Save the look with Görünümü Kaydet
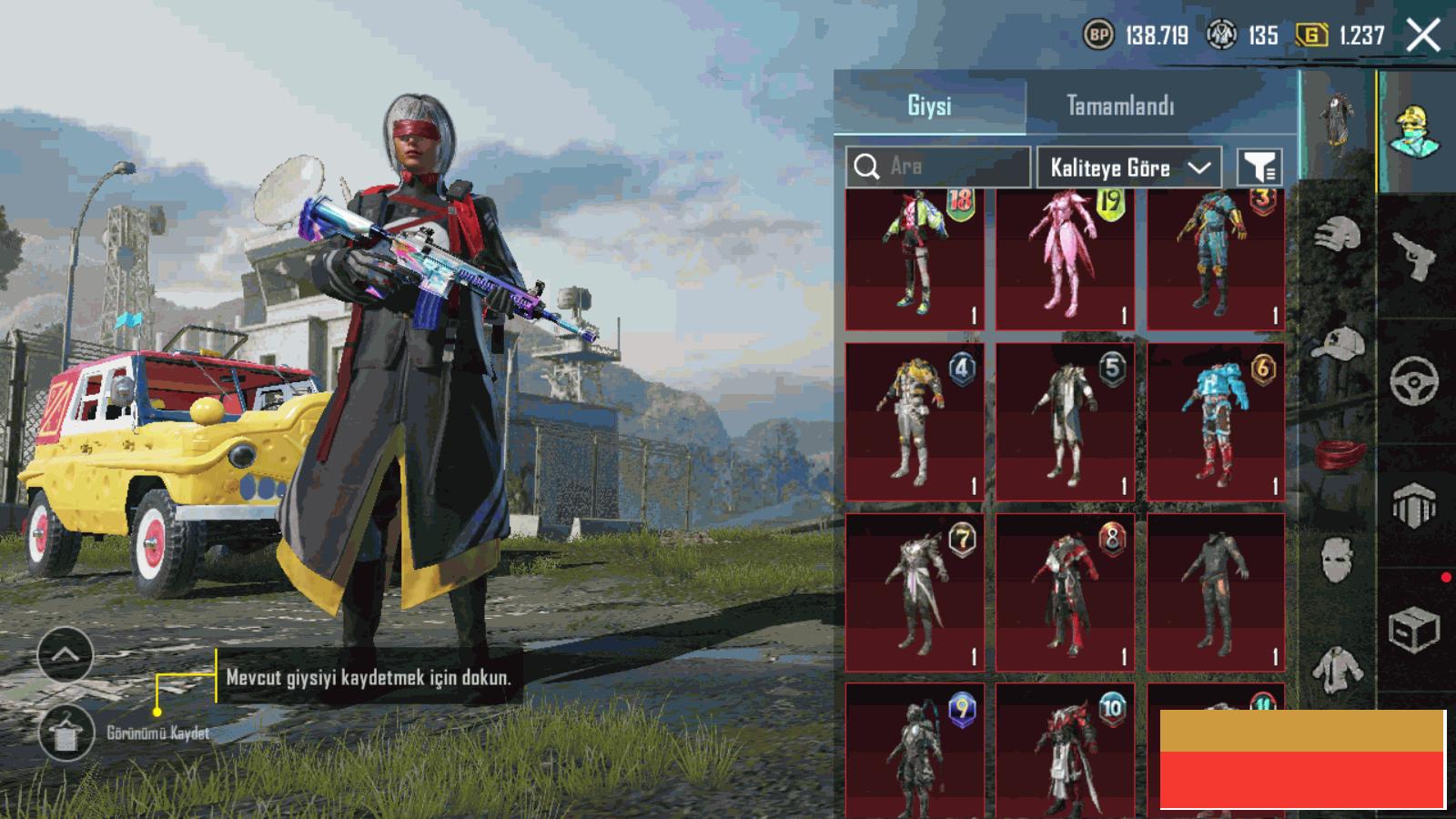 pyautogui.click(x=66, y=733)
